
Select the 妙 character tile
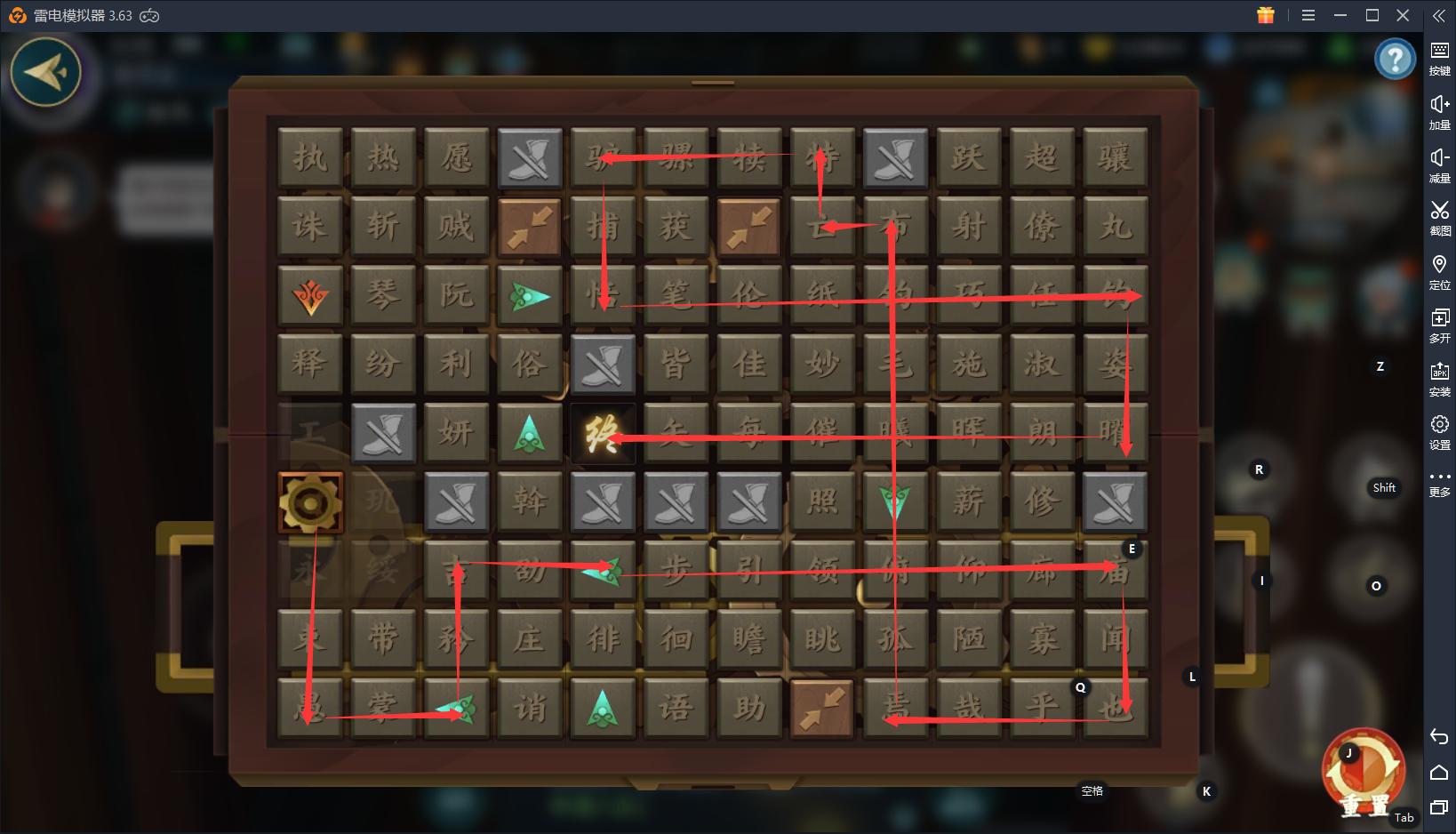coord(822,365)
